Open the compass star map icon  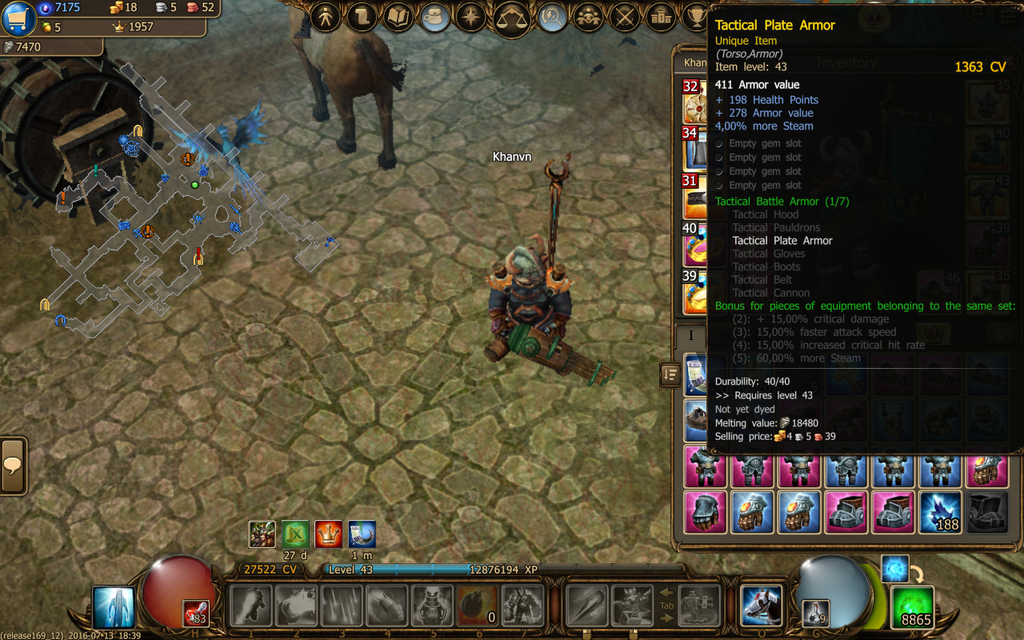(470, 17)
